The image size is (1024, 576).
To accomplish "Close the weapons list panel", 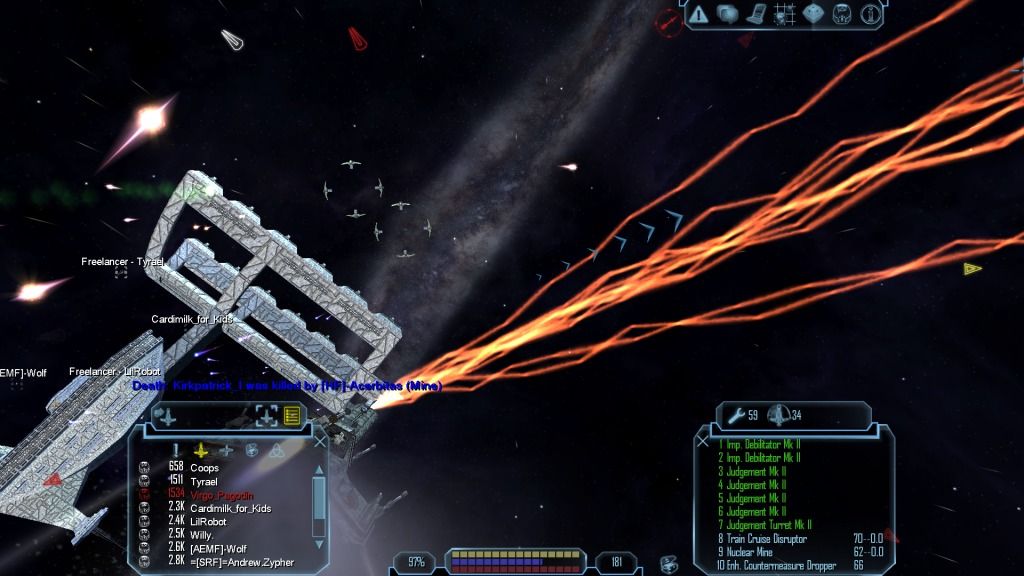I will coord(703,439).
